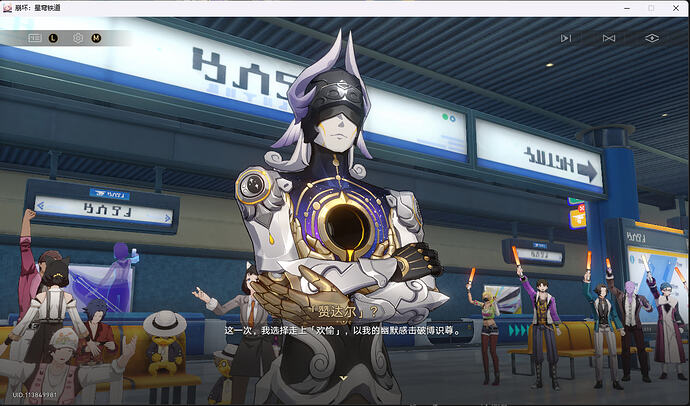Toggle dialogue auto-play

566,38
